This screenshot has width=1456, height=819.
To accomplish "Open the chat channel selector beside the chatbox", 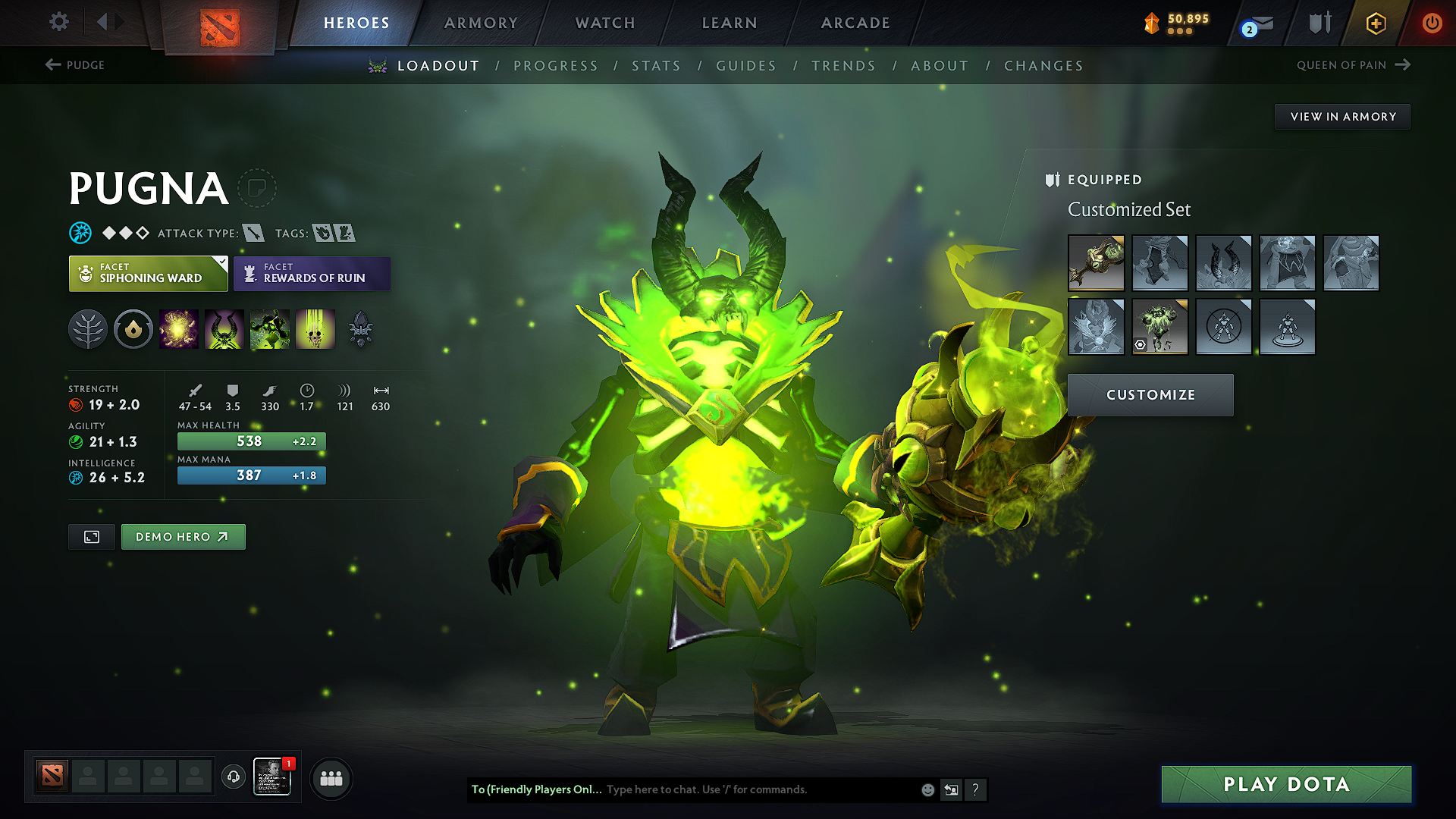I will [x=951, y=789].
